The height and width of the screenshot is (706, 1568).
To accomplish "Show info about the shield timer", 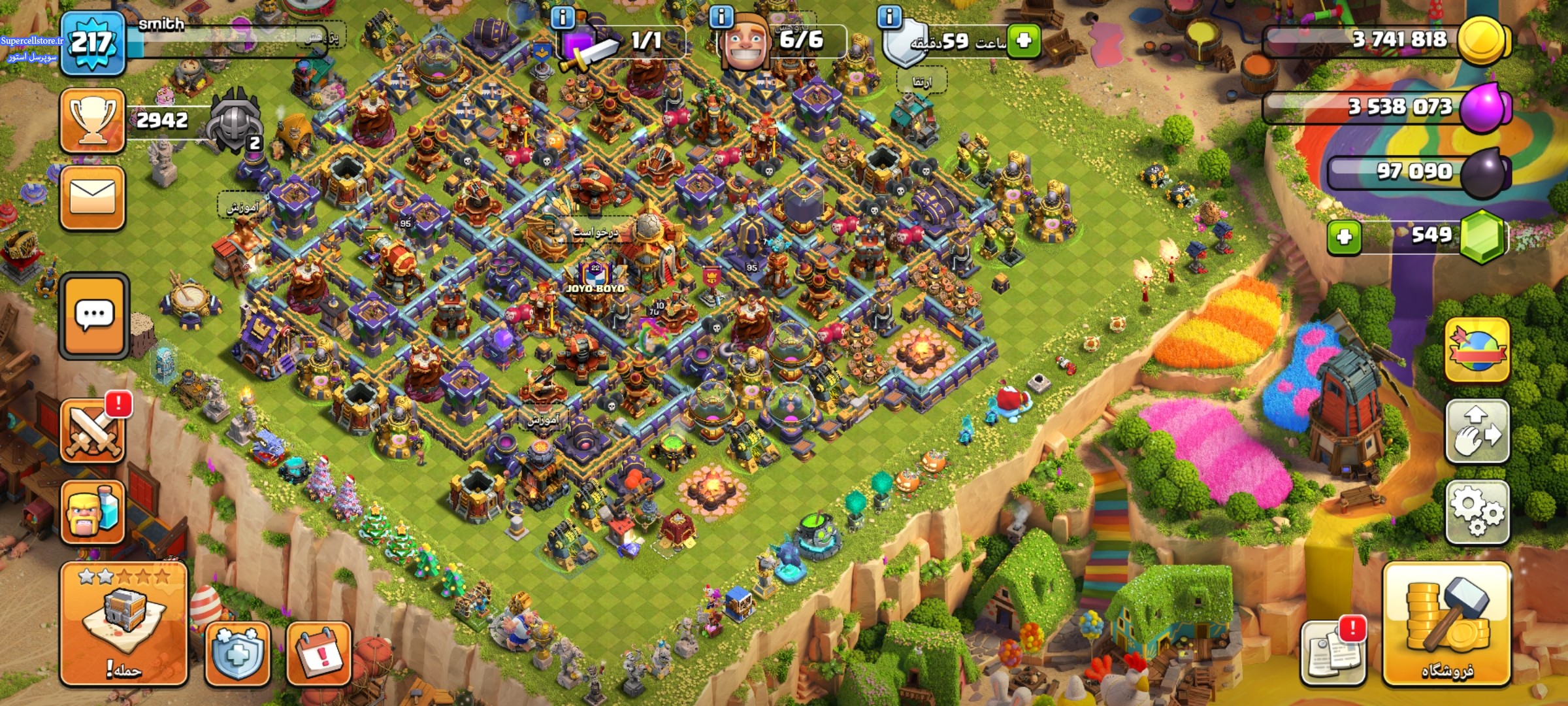I will pyautogui.click(x=889, y=17).
